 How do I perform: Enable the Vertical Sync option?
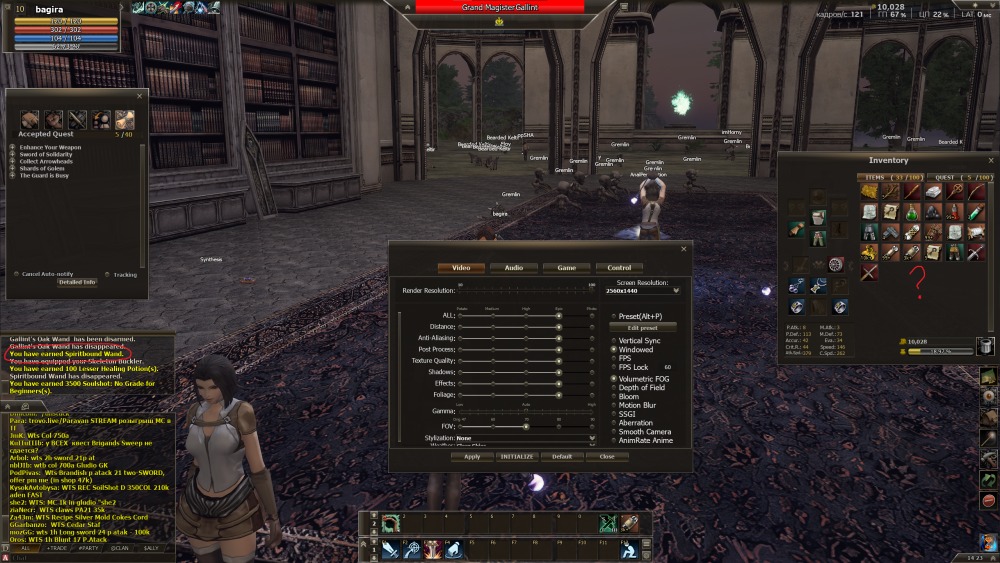coord(613,341)
